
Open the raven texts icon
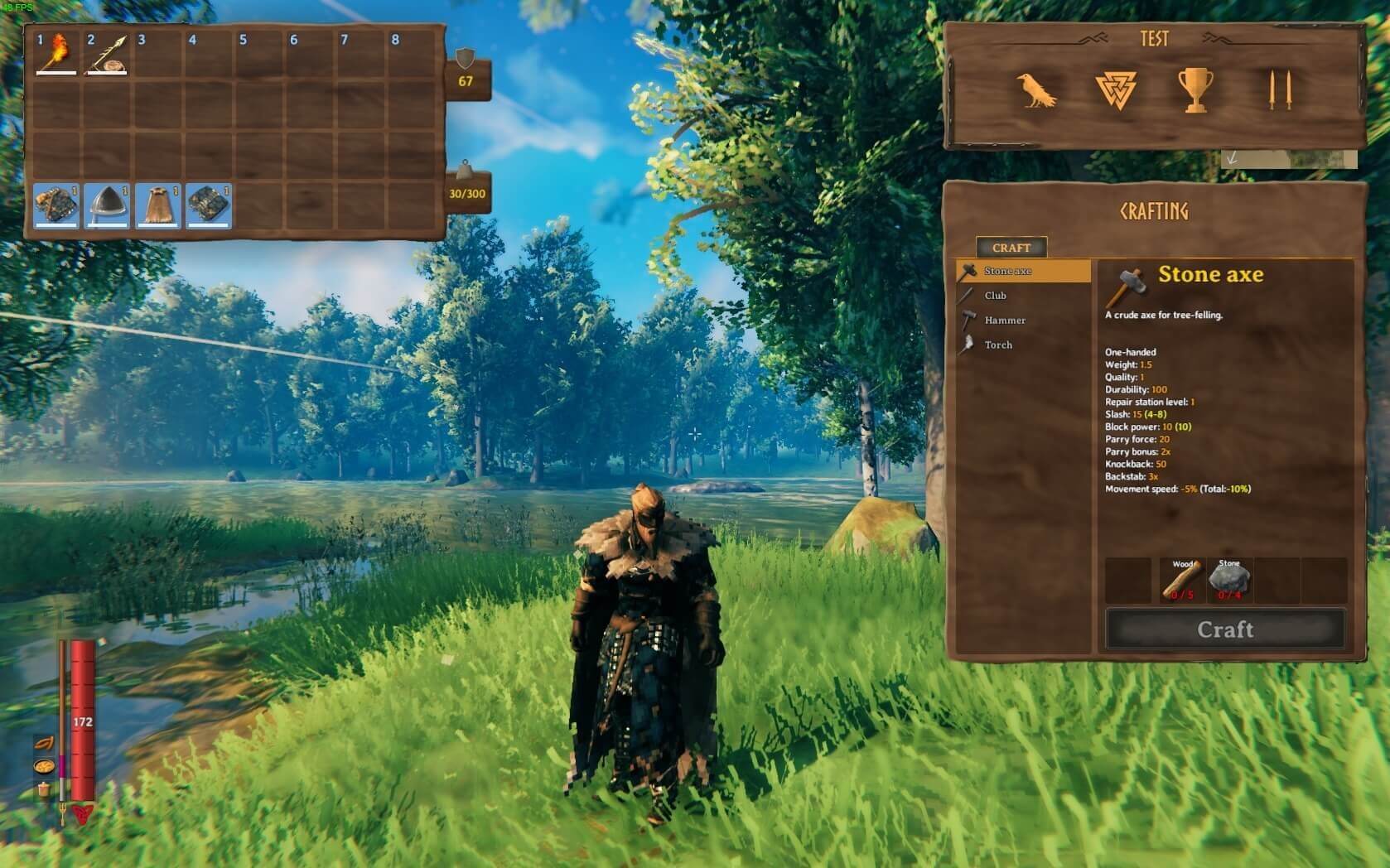tap(1035, 90)
